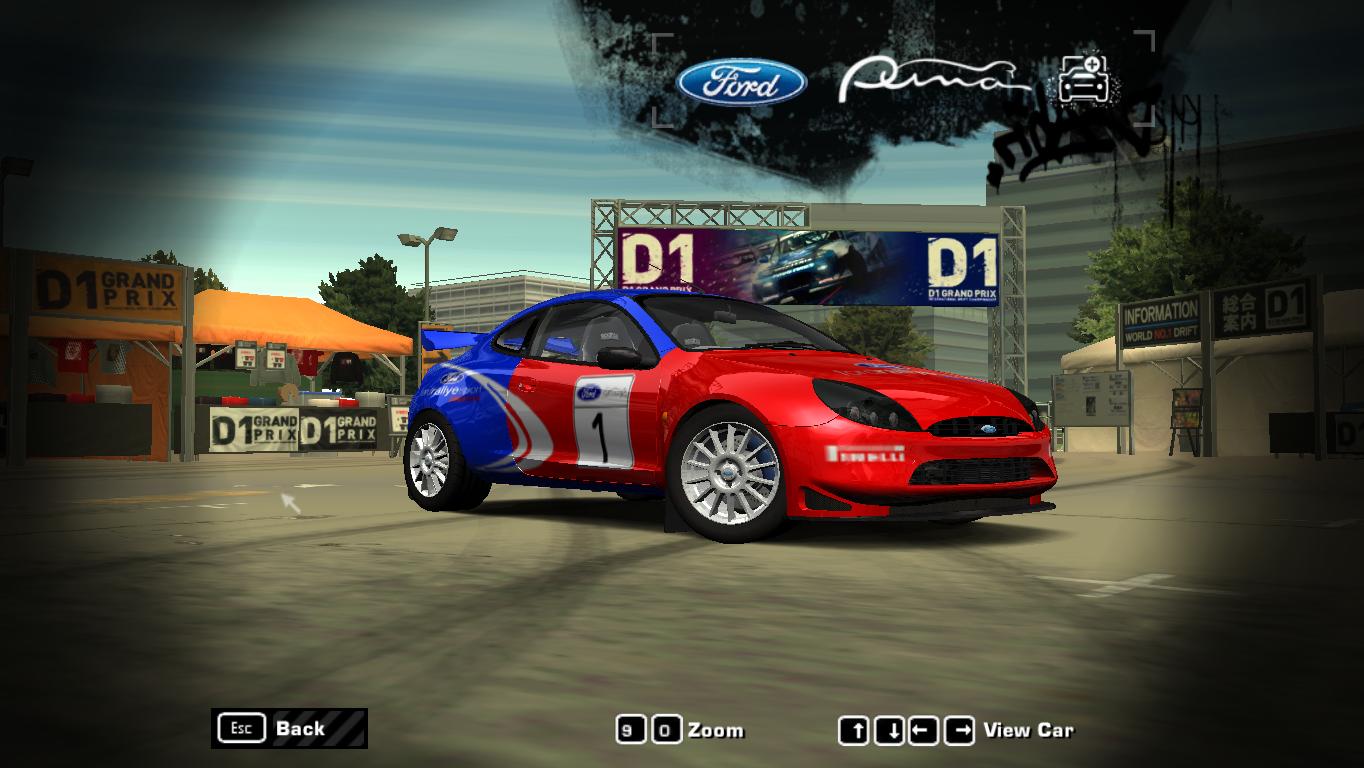The height and width of the screenshot is (768, 1364).
Task: Select the left arrow View Car icon
Action: [924, 729]
